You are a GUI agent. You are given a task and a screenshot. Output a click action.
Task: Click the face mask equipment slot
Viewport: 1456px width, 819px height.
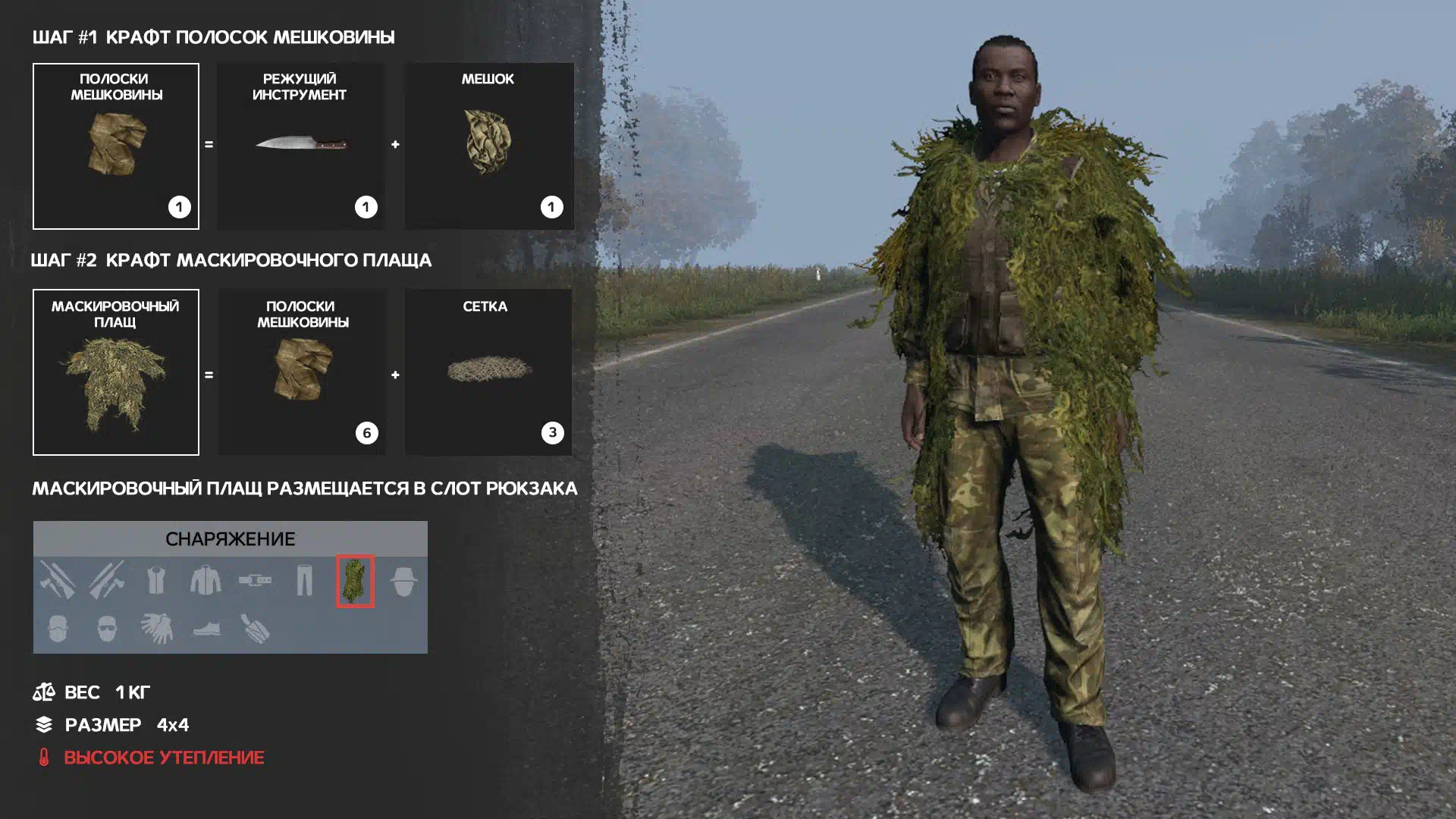click(x=58, y=629)
